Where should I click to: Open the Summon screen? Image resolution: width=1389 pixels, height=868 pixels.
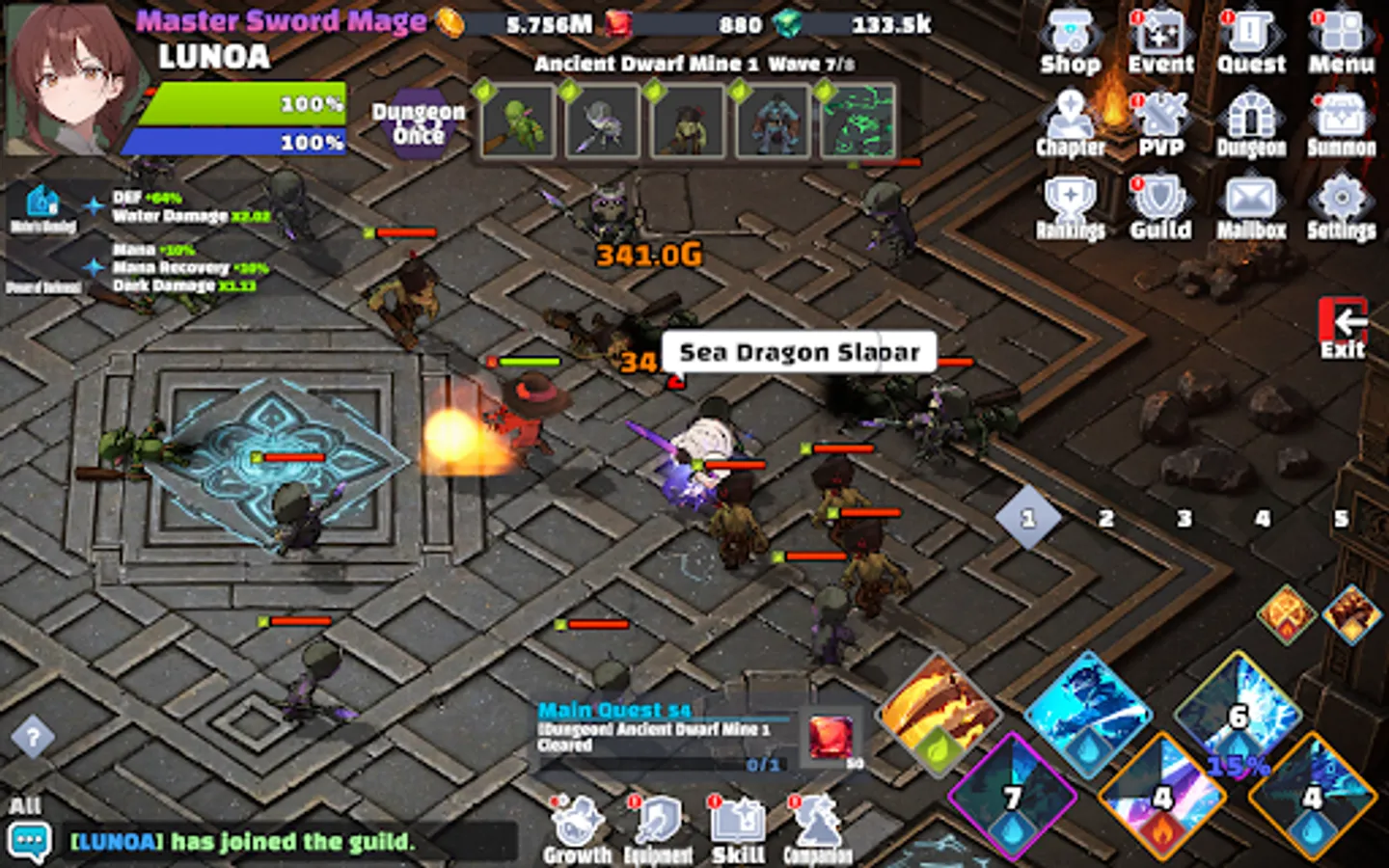[x=1343, y=116]
